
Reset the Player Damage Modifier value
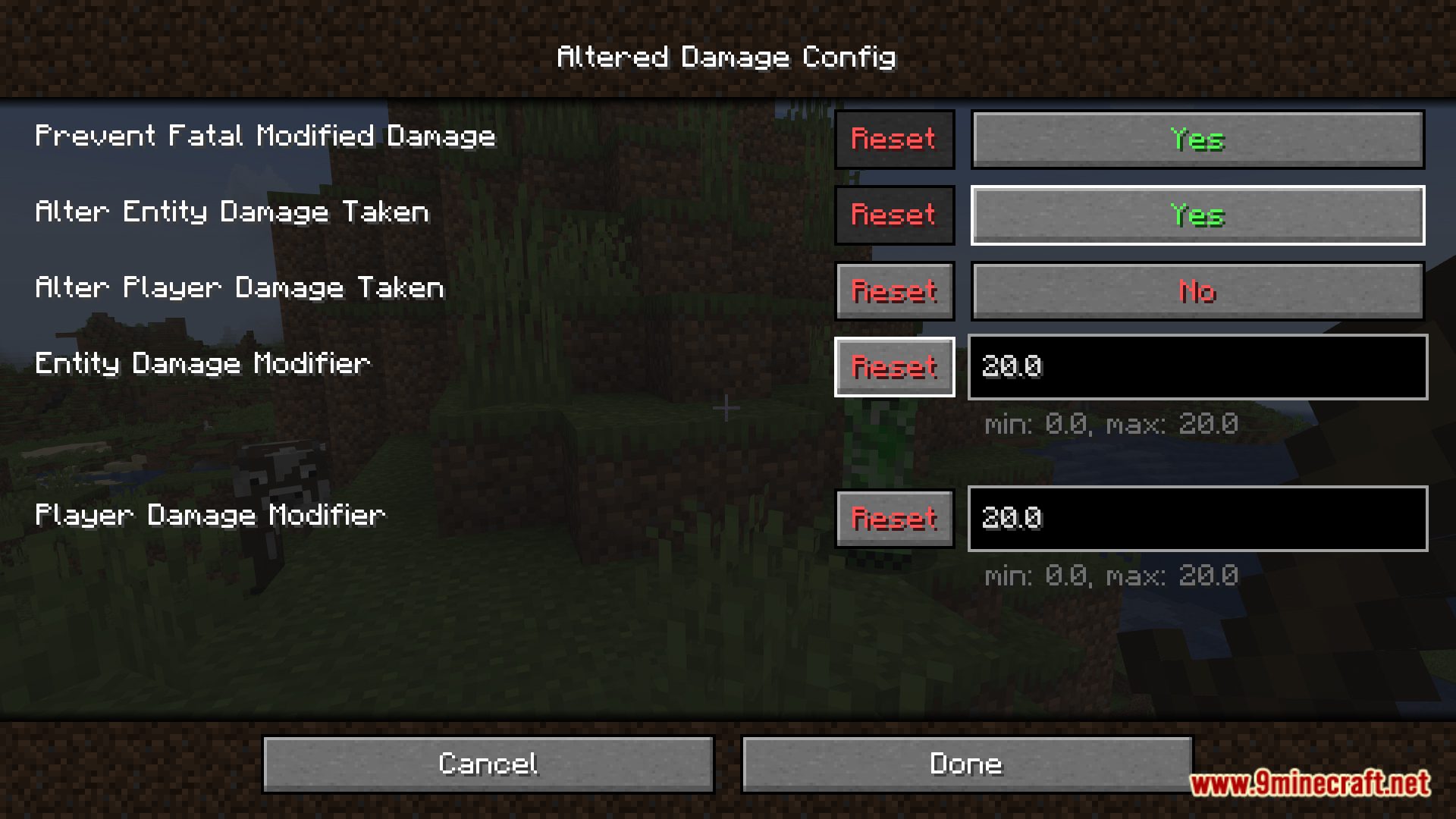[x=894, y=519]
